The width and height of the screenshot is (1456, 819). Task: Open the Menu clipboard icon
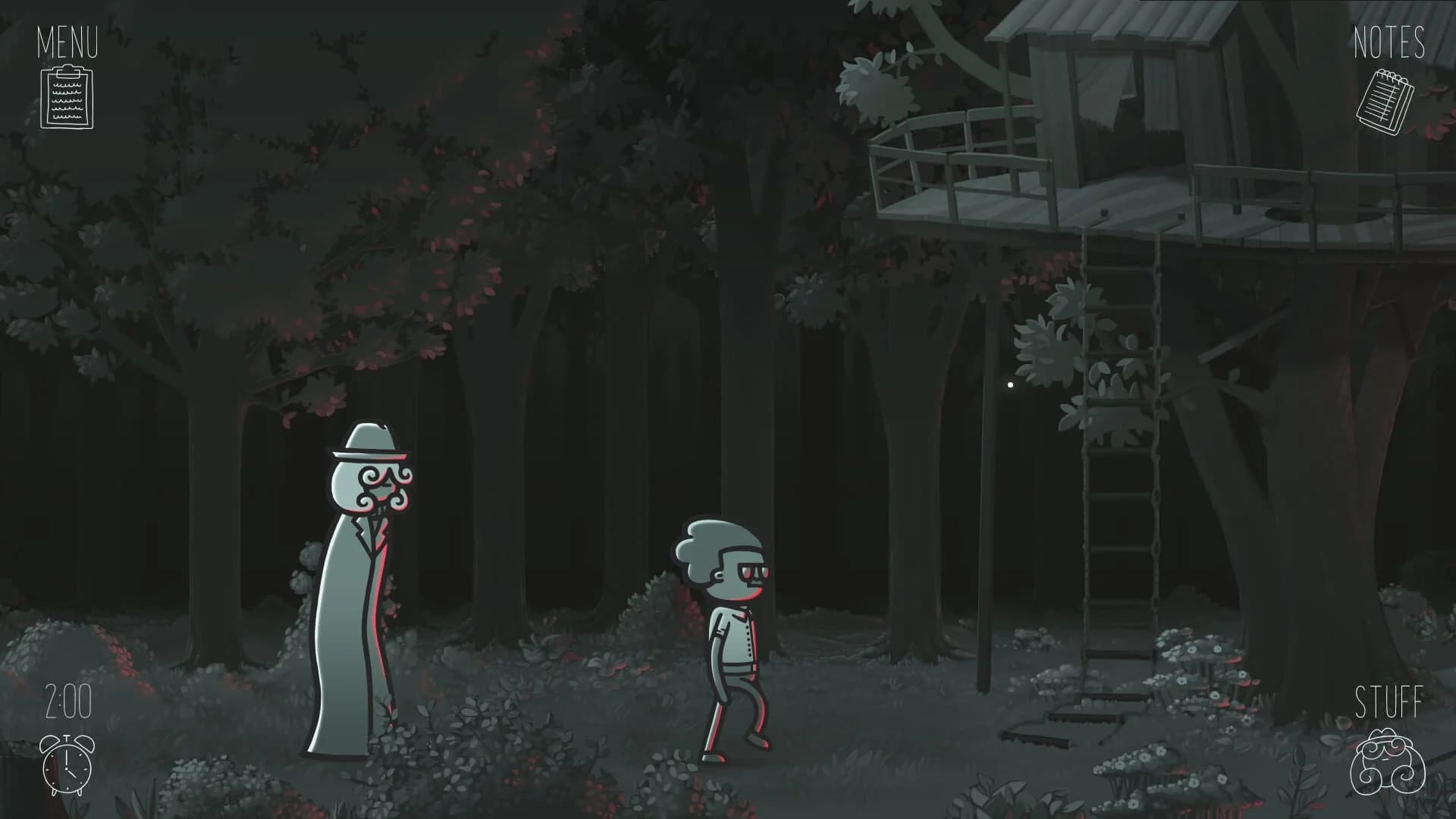click(x=67, y=97)
